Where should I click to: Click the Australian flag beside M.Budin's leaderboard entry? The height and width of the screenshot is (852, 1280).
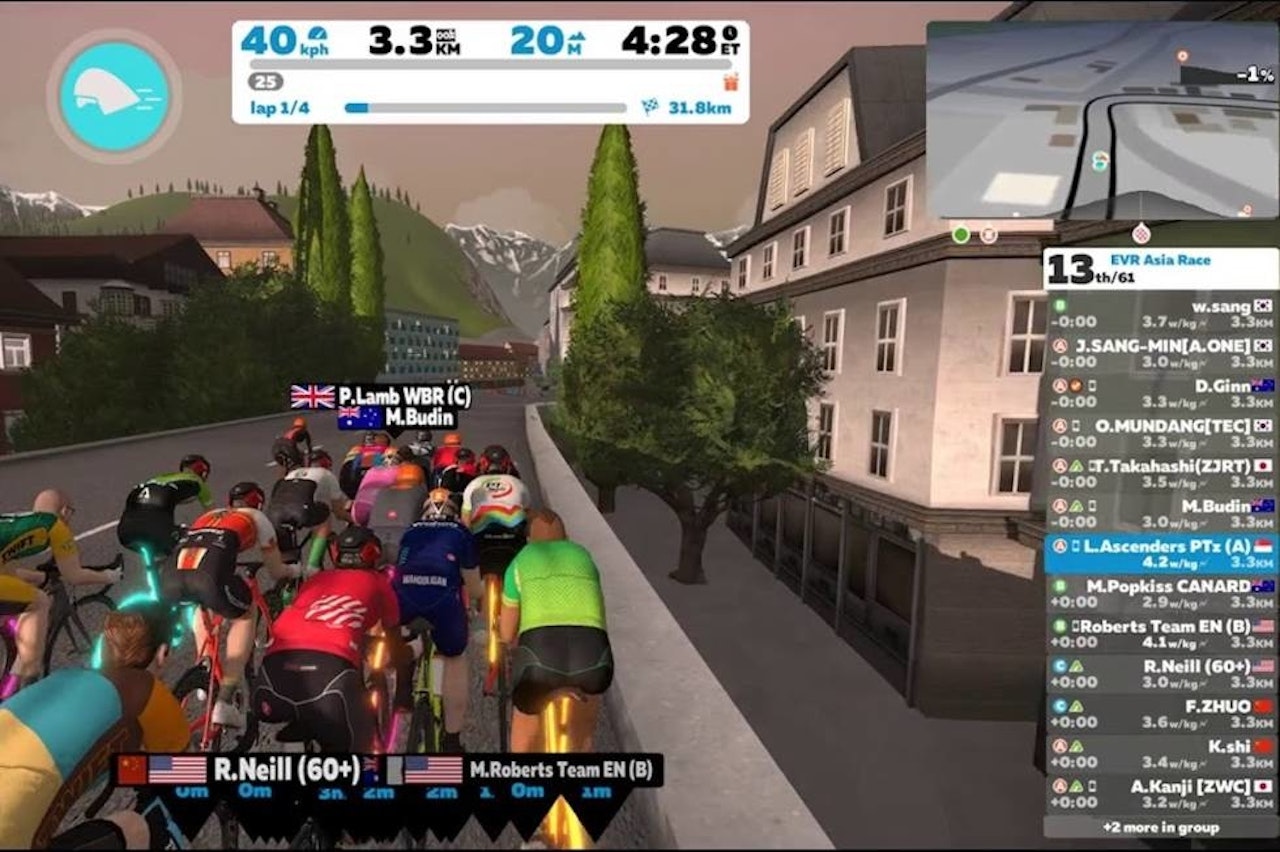[x=1262, y=506]
